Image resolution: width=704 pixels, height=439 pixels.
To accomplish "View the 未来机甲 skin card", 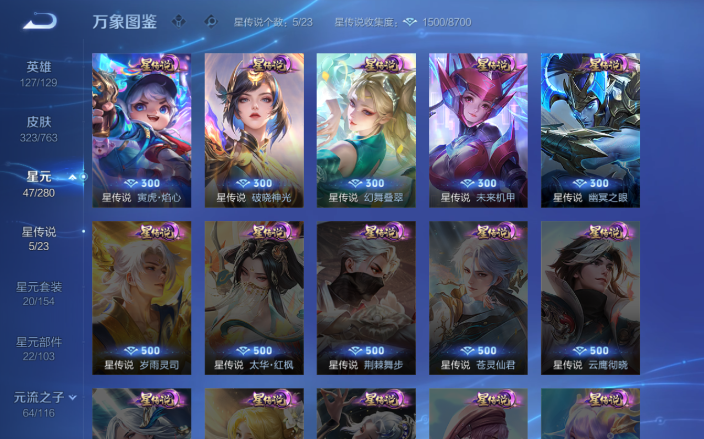I will (478, 129).
